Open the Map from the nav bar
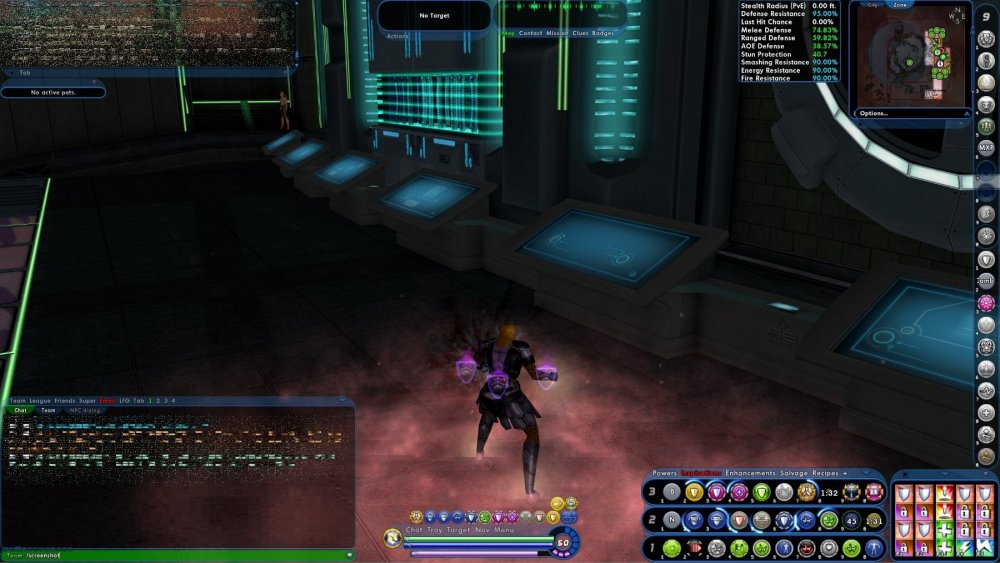This screenshot has height=563, width=1000. (x=508, y=33)
